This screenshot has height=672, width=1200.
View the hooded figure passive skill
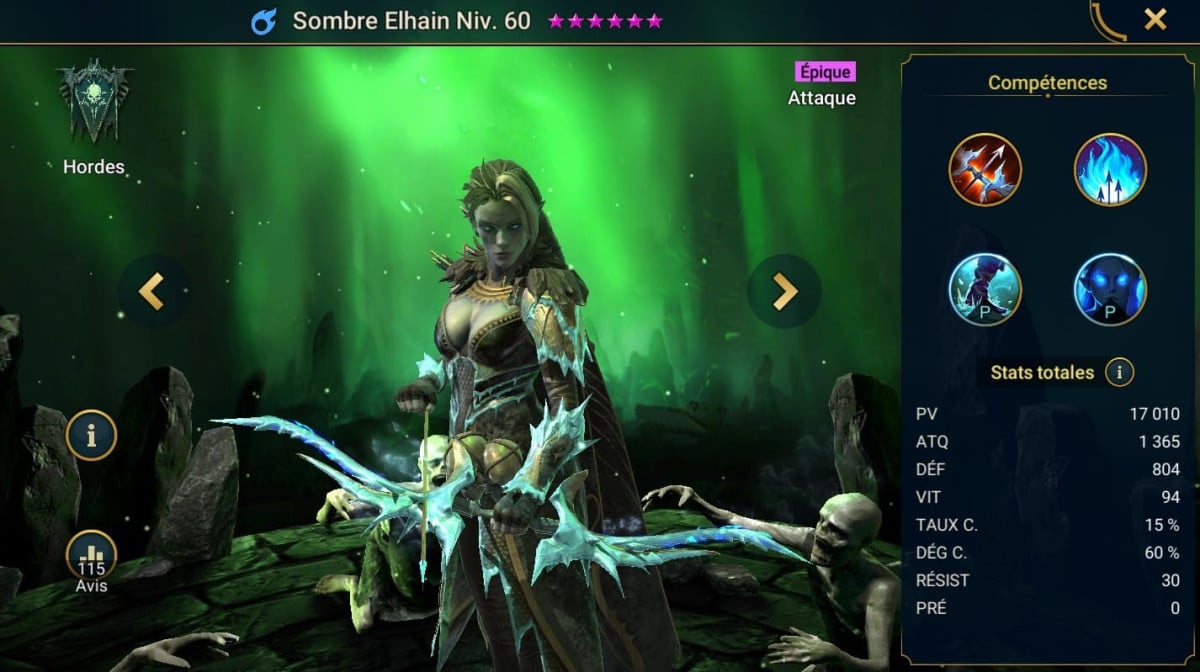[x=985, y=290]
